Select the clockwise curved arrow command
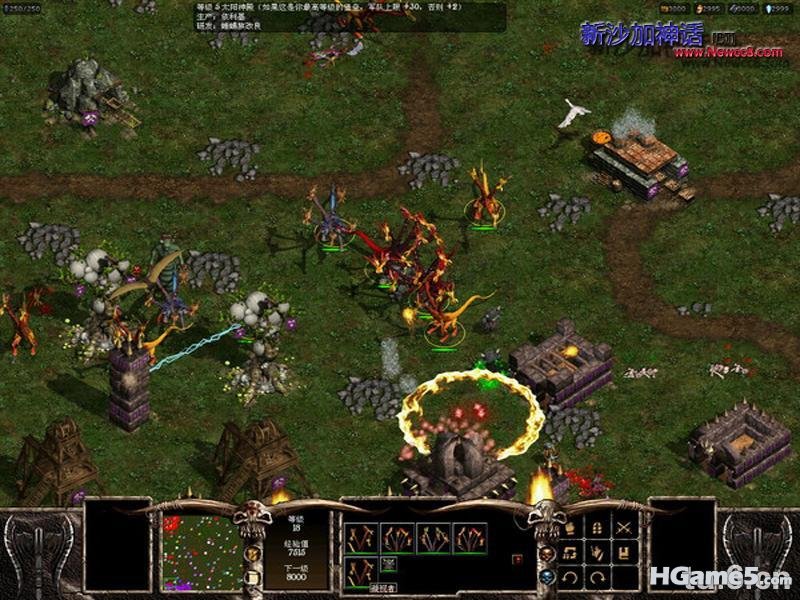 (x=599, y=577)
